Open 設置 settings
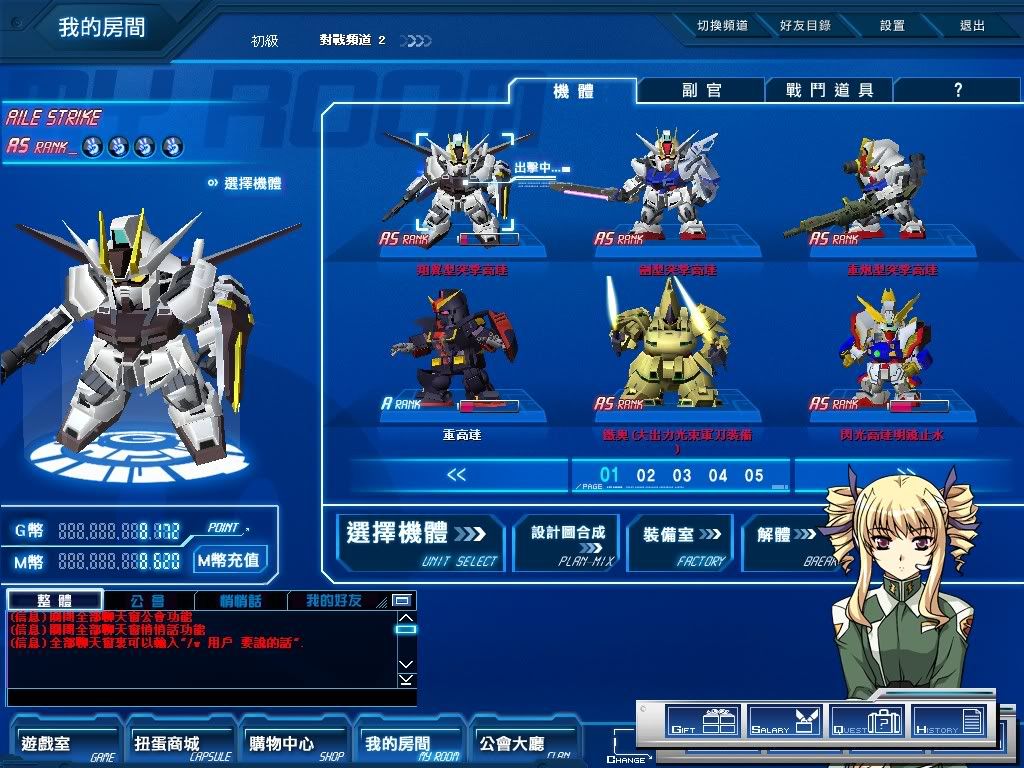This screenshot has height=768, width=1024. (x=892, y=26)
